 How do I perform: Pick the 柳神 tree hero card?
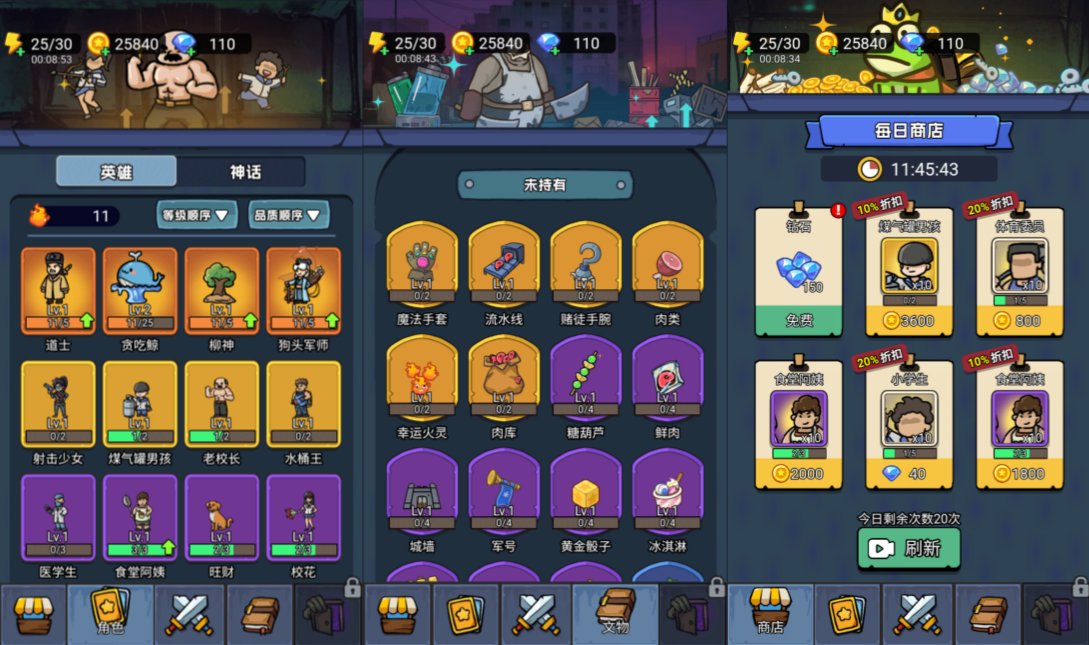(222, 290)
